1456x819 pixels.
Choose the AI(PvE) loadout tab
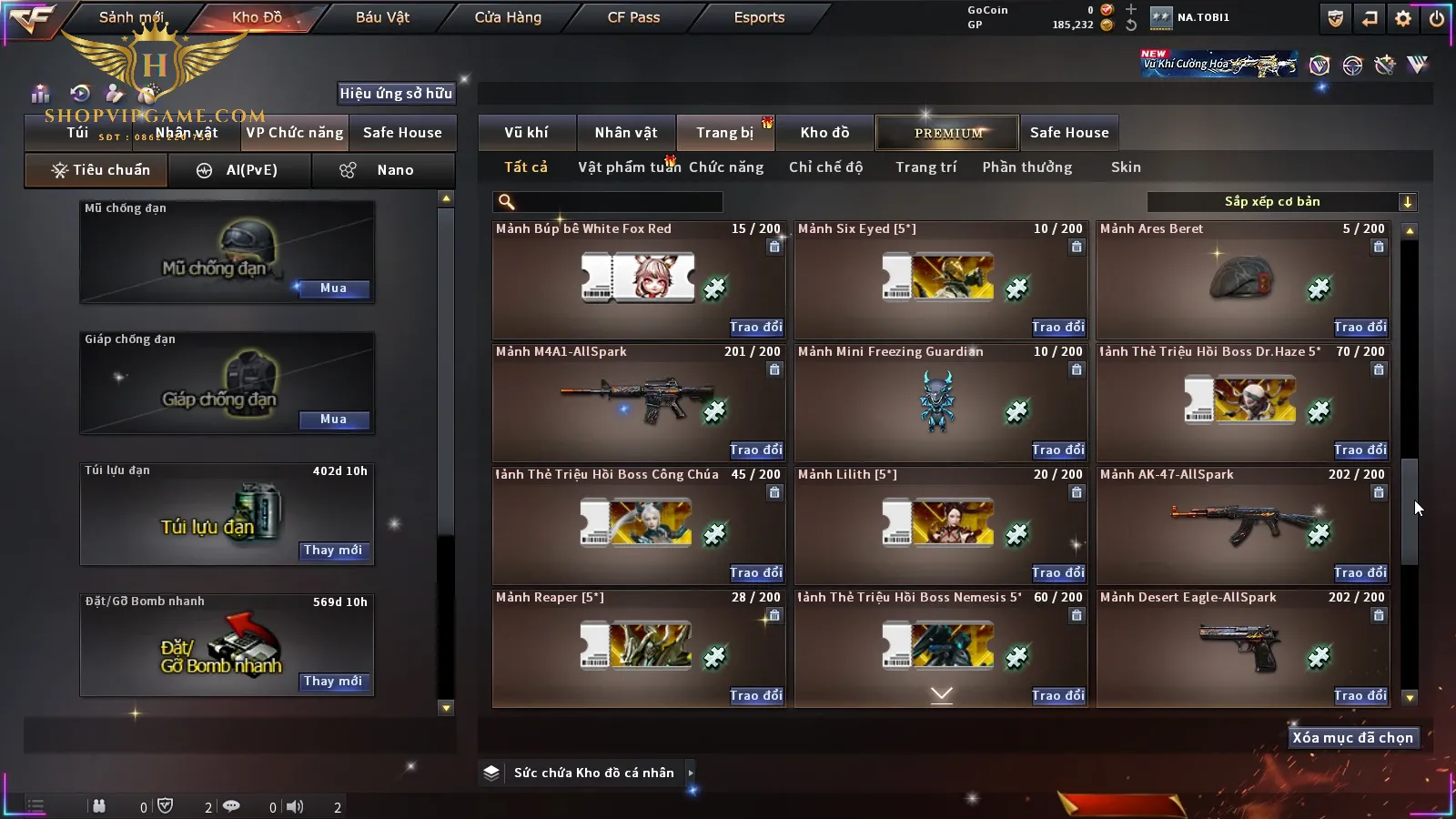pos(240,170)
